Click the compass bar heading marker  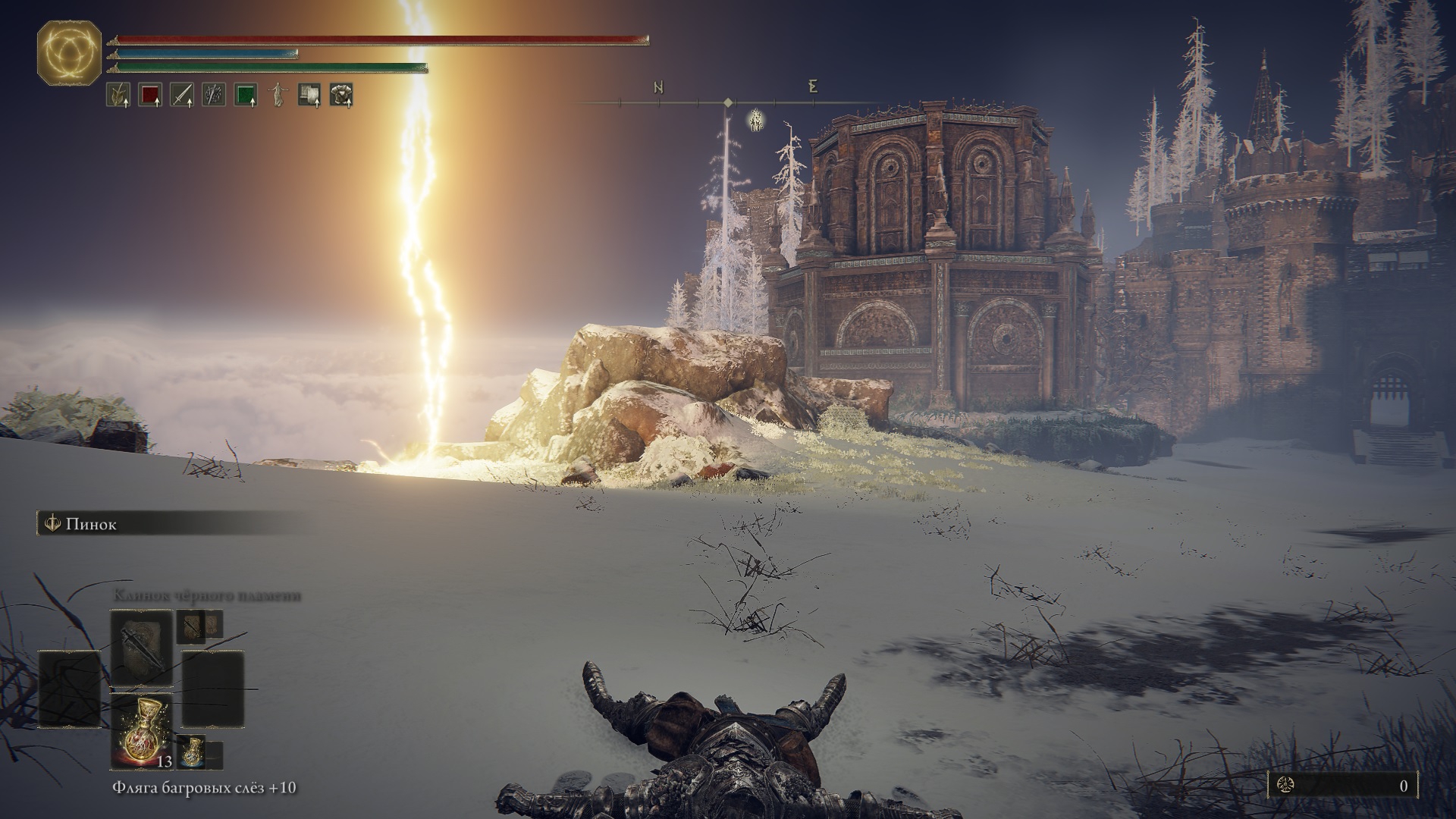[728, 102]
